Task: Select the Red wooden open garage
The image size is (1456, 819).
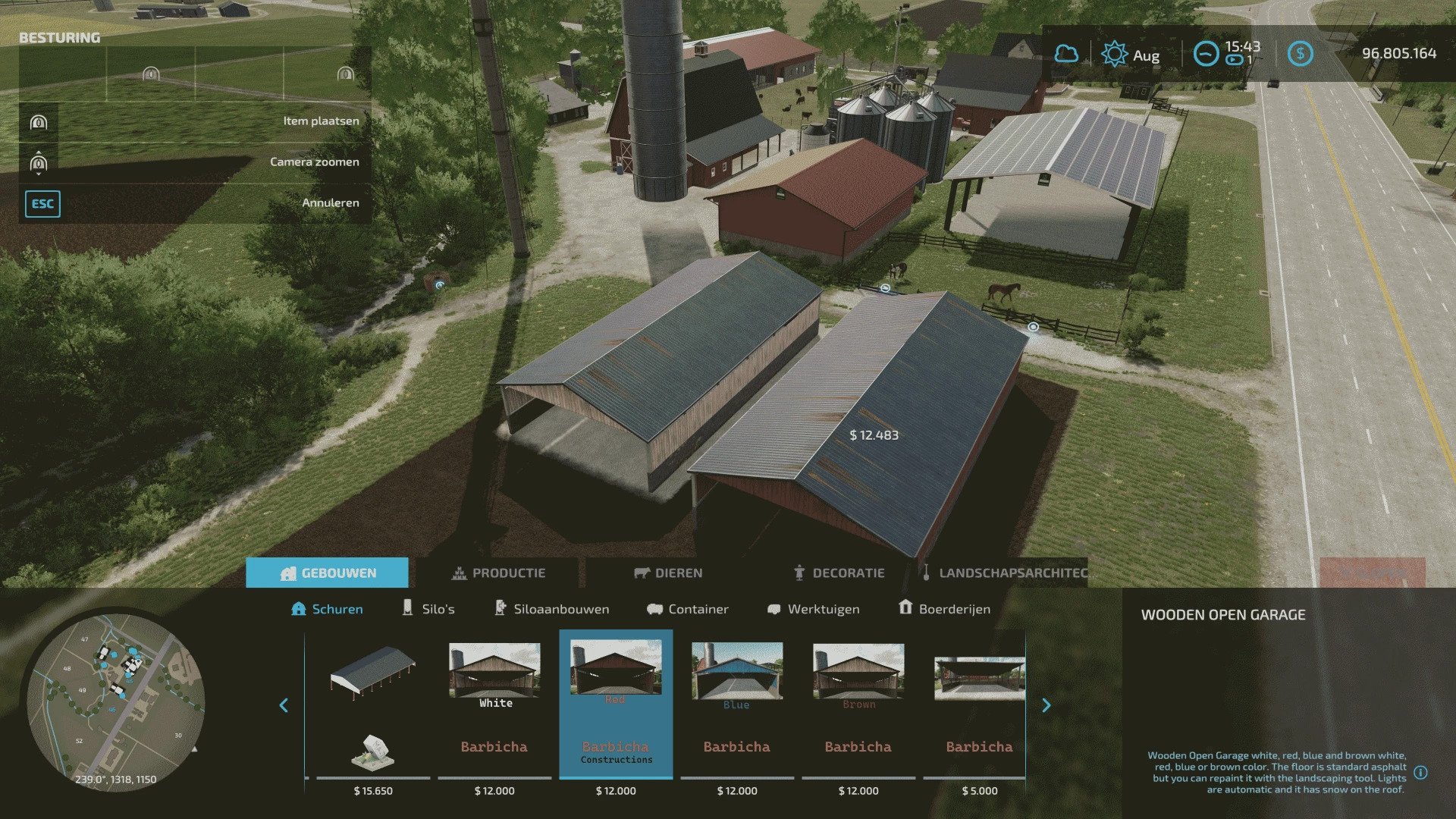Action: pos(616,705)
